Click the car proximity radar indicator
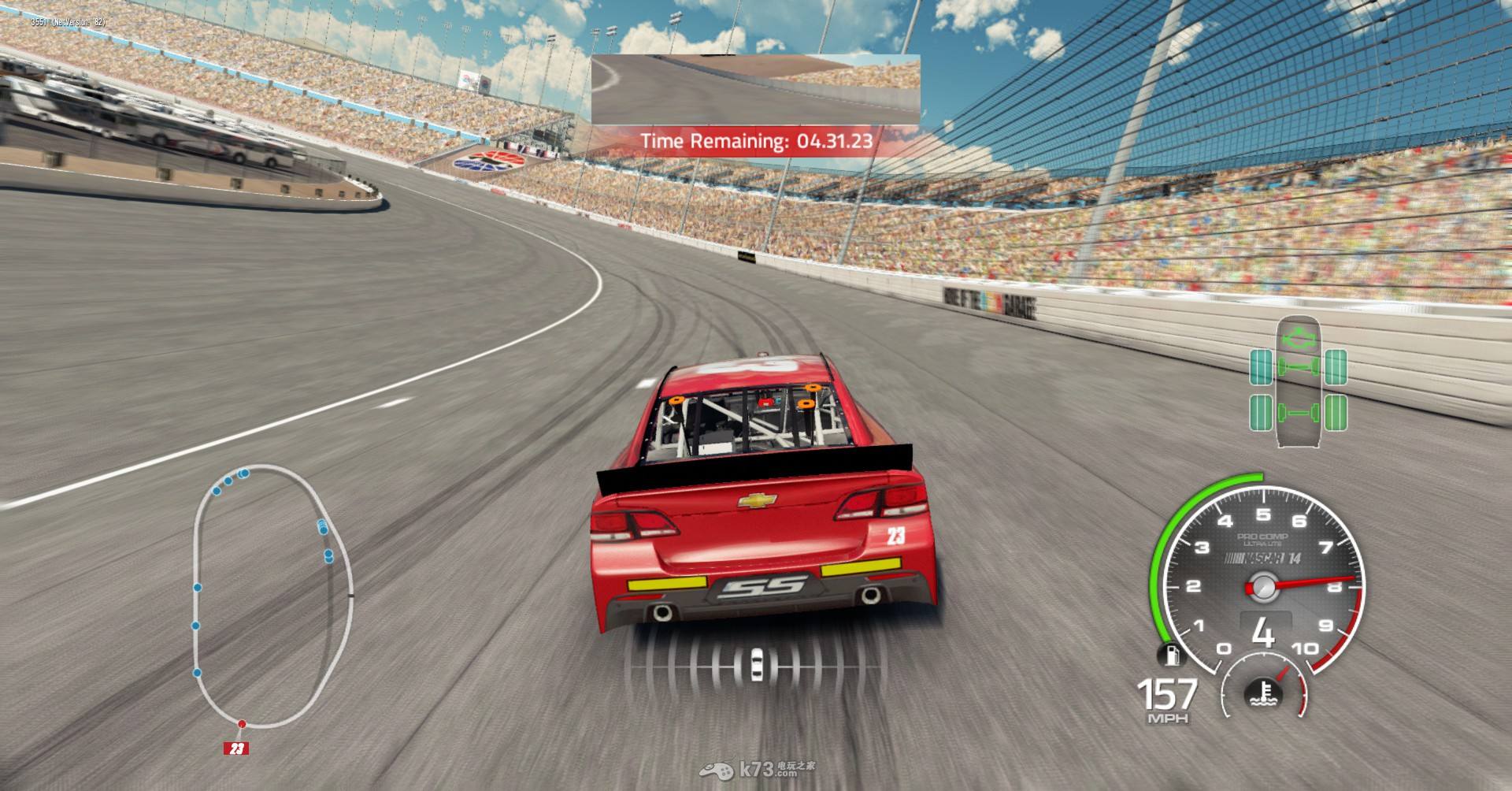Viewport: 1512px width, 791px height. click(756, 662)
